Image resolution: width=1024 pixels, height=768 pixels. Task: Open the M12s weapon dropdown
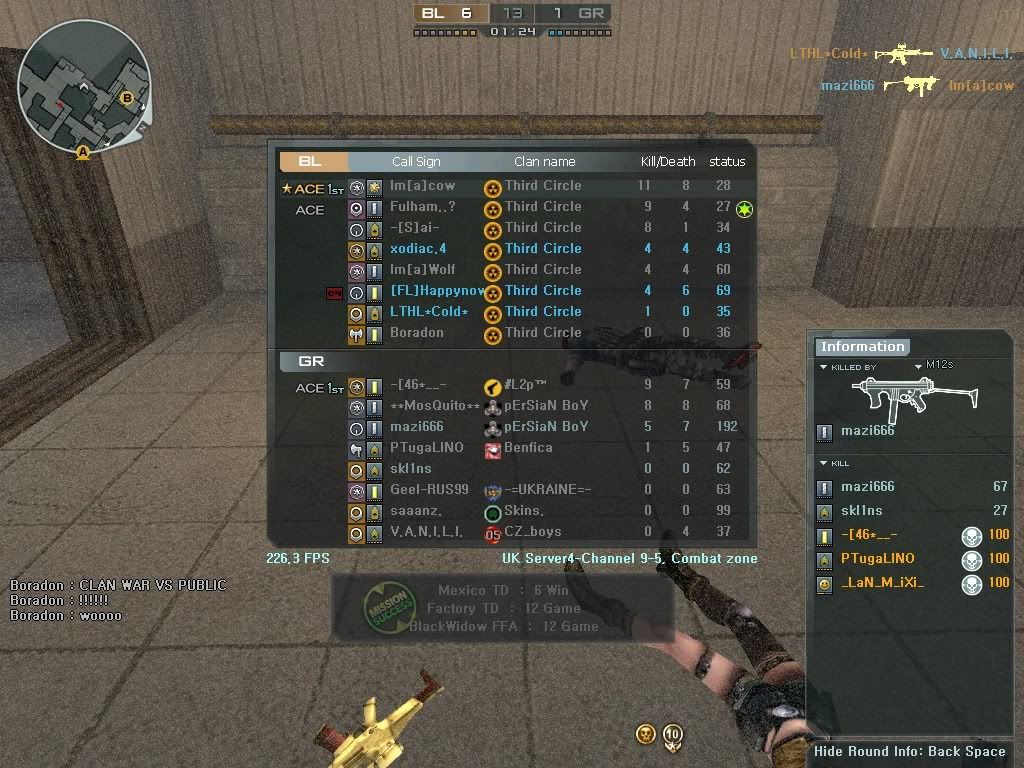pos(919,367)
